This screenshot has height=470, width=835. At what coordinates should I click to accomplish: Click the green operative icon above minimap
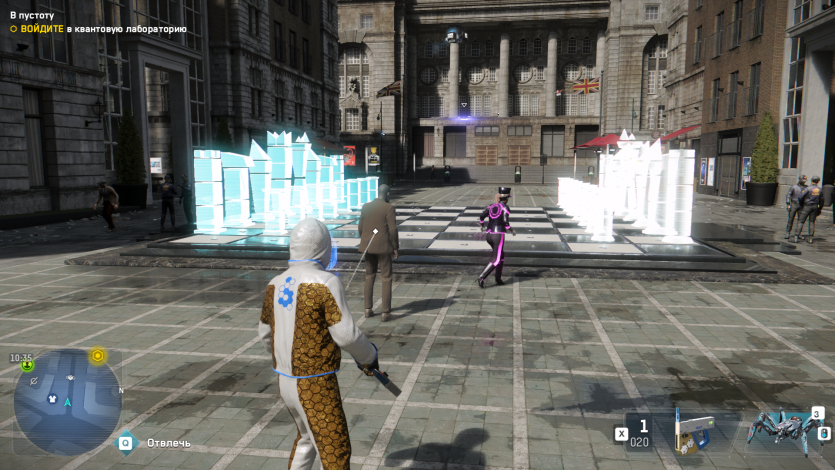point(26,366)
